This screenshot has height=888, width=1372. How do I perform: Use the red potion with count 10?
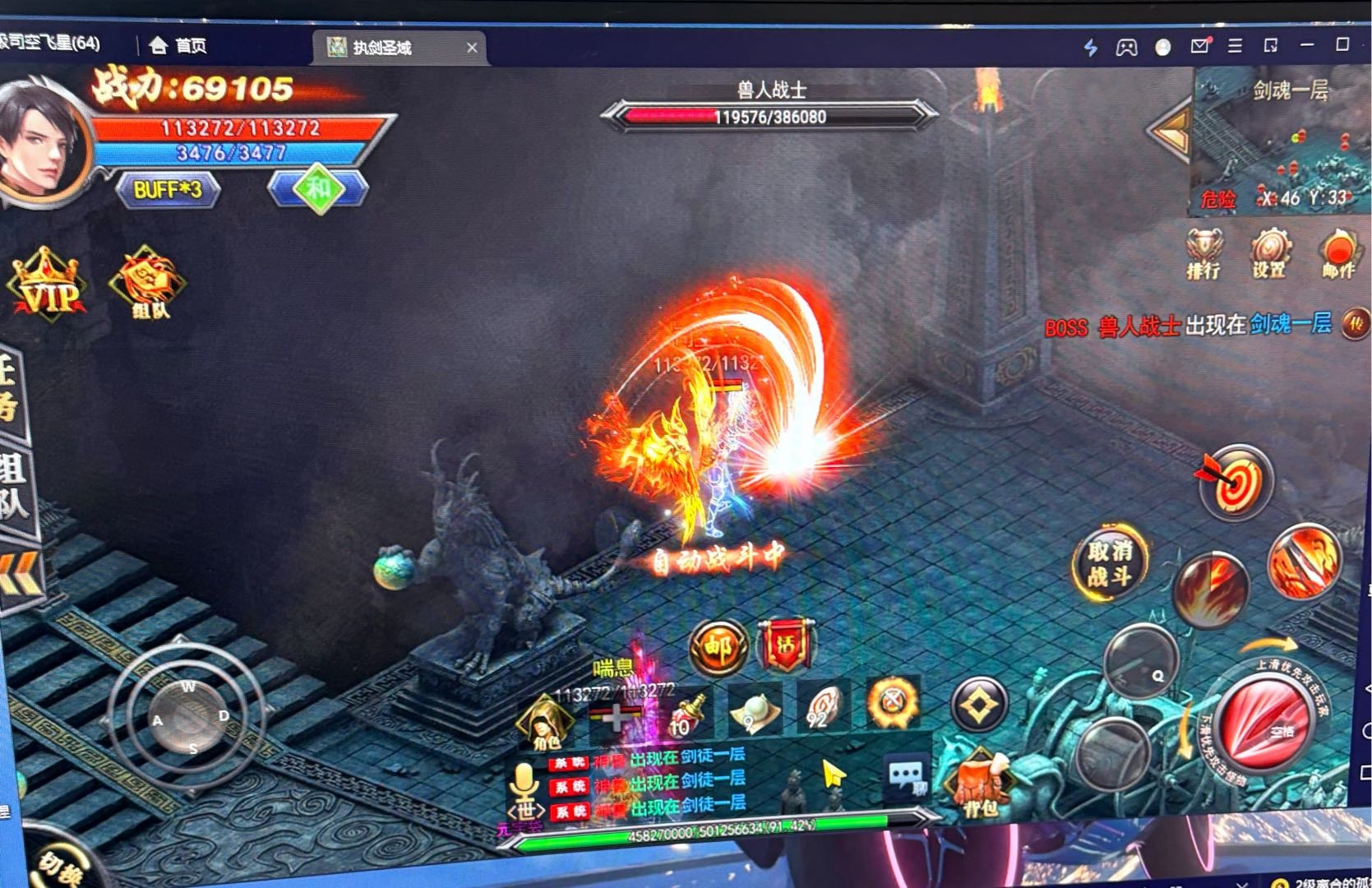point(687,713)
